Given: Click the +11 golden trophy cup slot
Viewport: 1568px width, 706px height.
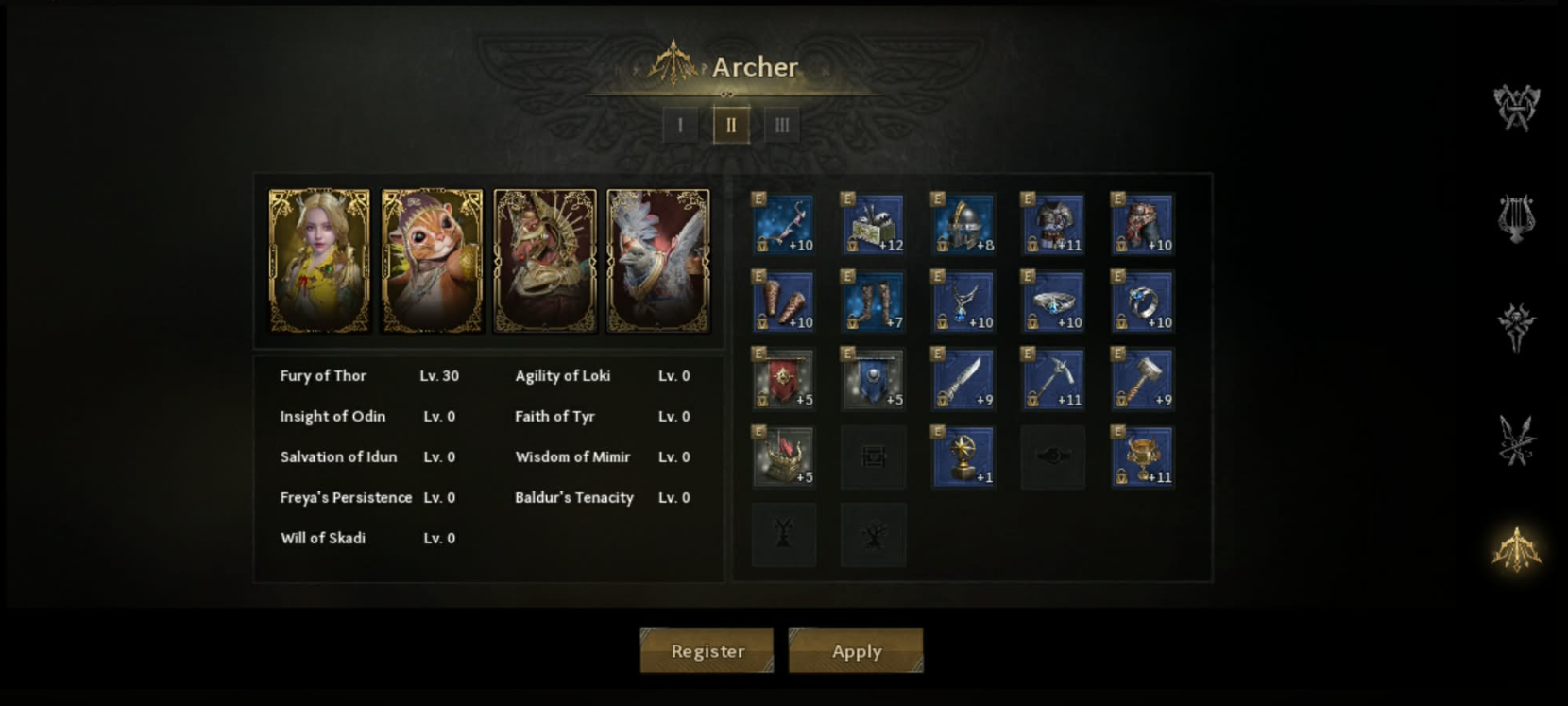Looking at the screenshot, I should [x=1143, y=457].
